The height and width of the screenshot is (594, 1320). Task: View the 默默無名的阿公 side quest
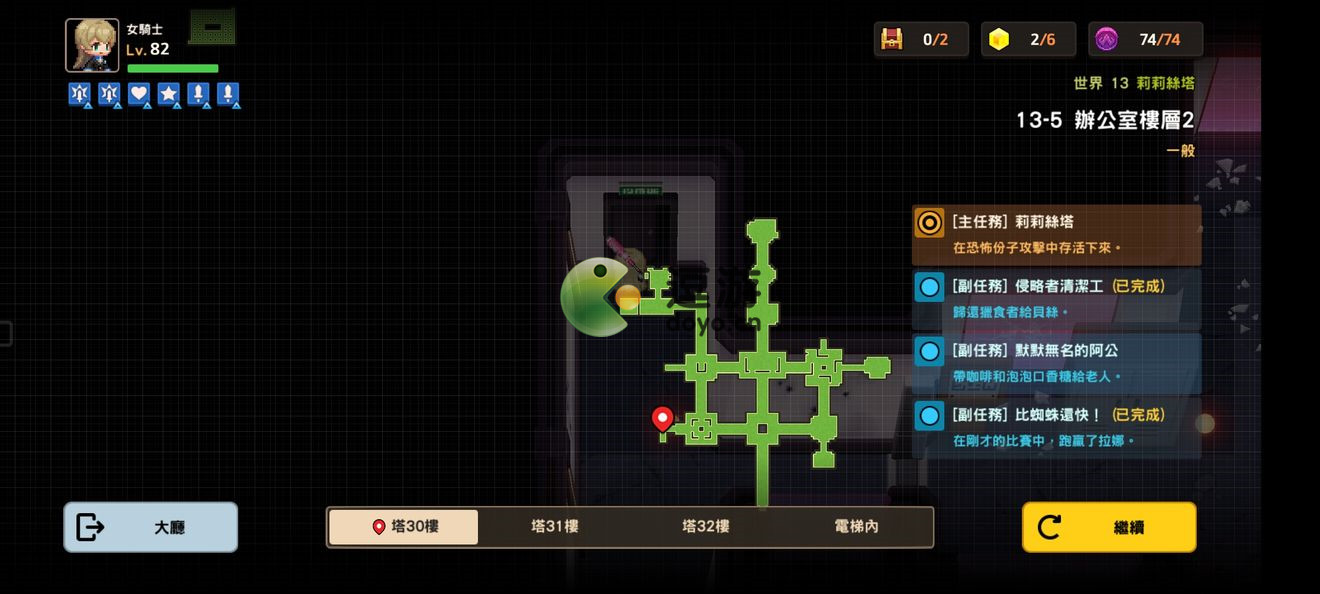tap(1056, 362)
